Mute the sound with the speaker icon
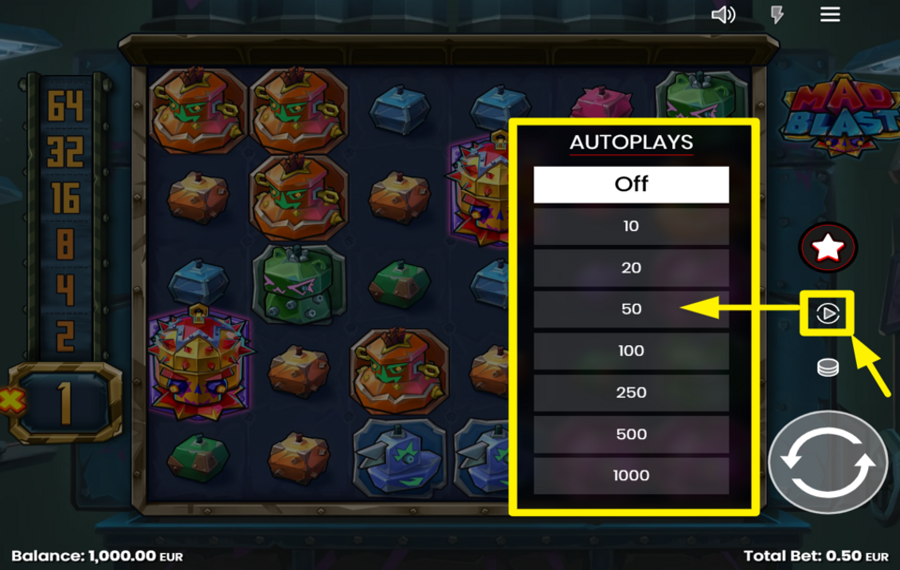This screenshot has height=570, width=900. pos(723,15)
